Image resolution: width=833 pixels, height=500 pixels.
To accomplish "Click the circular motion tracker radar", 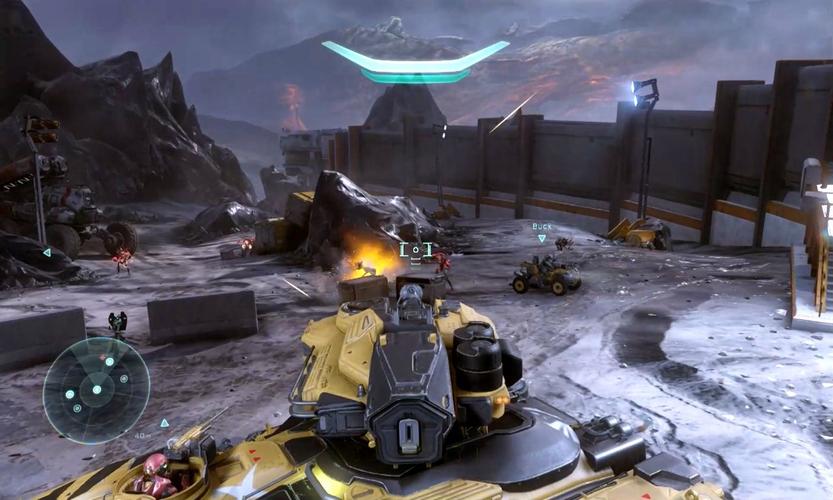I will pyautogui.click(x=96, y=389).
